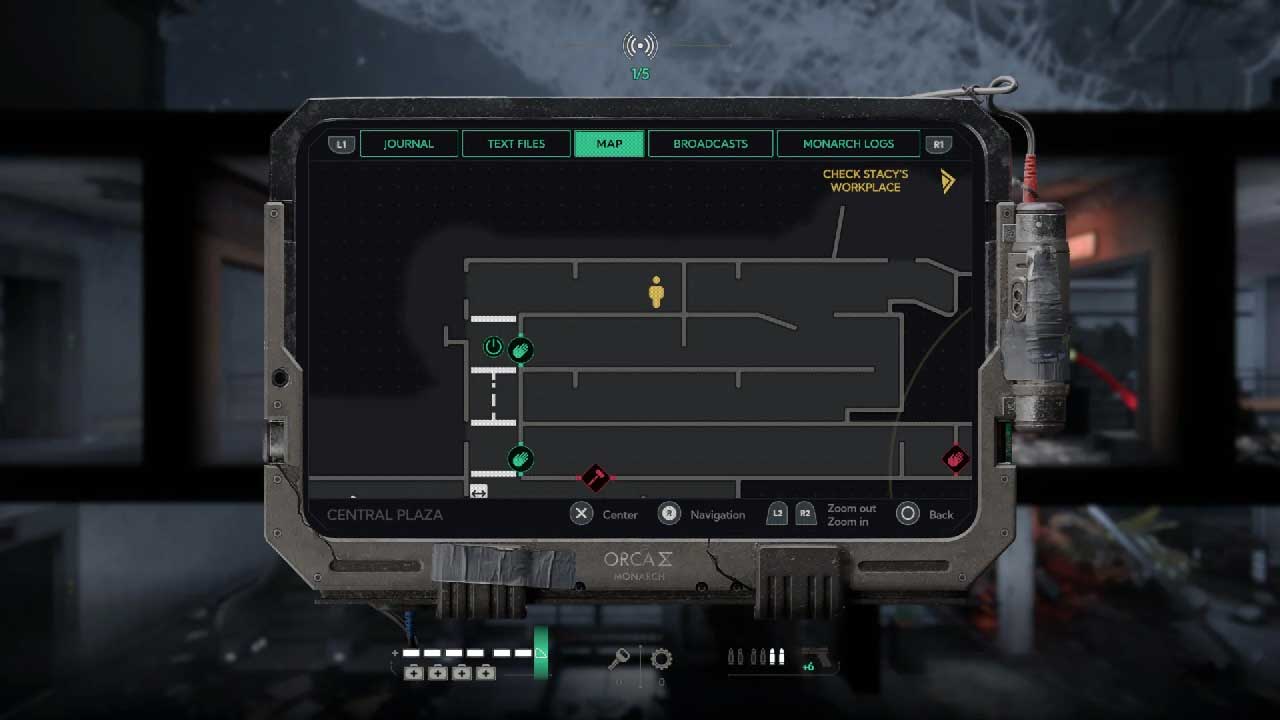
Task: Open the Text Files tab
Action: pos(516,144)
